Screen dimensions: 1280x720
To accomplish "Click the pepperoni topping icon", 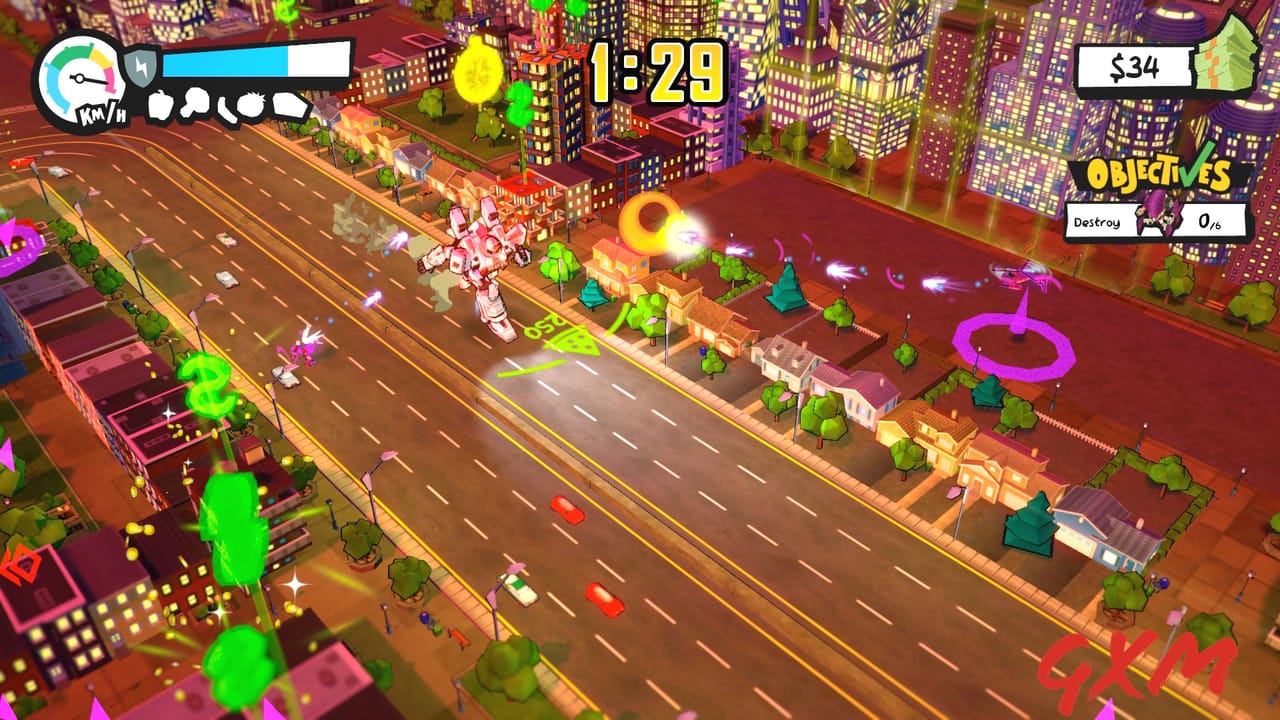I will tap(225, 108).
